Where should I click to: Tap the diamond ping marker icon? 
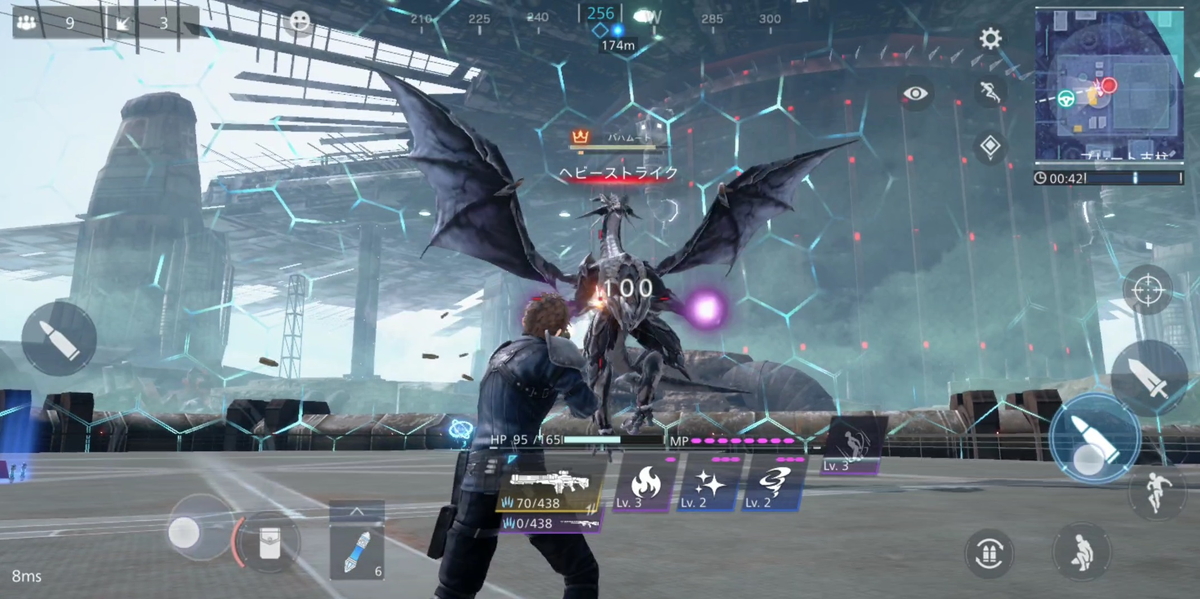click(x=990, y=147)
